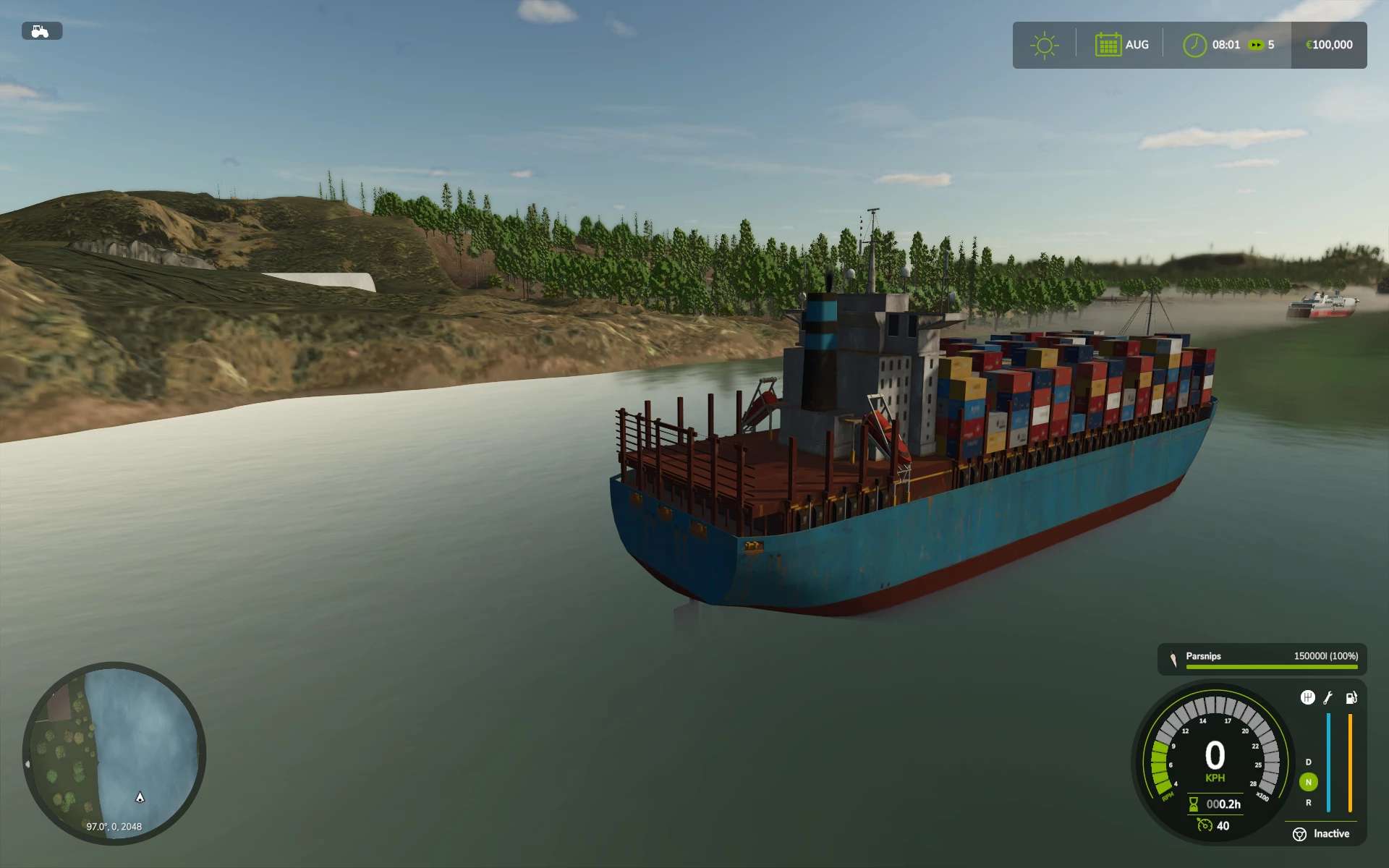
Task: Click the gearbox shifter icon
Action: click(x=1307, y=697)
